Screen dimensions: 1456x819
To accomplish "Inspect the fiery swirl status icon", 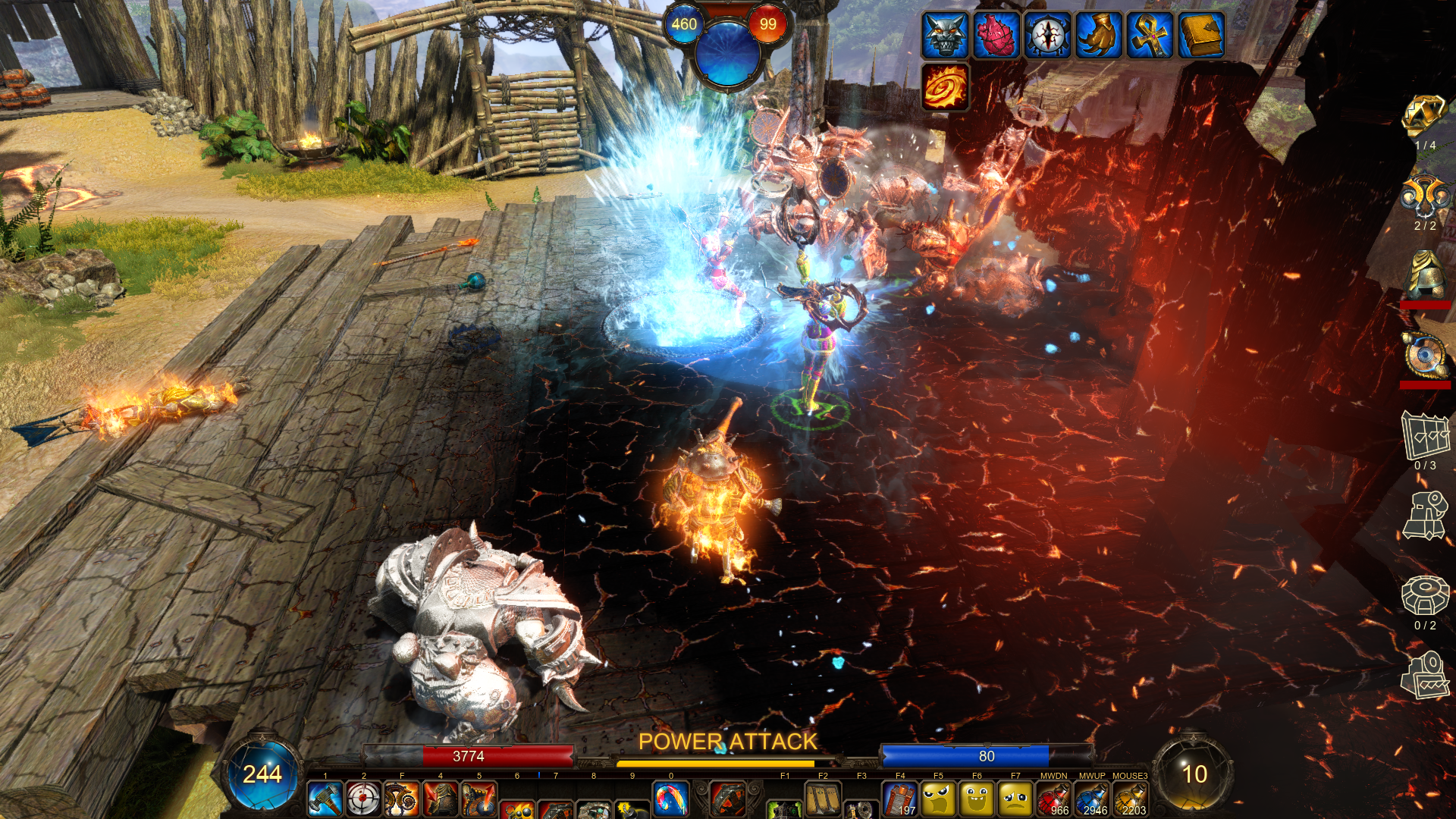I will 945,86.
